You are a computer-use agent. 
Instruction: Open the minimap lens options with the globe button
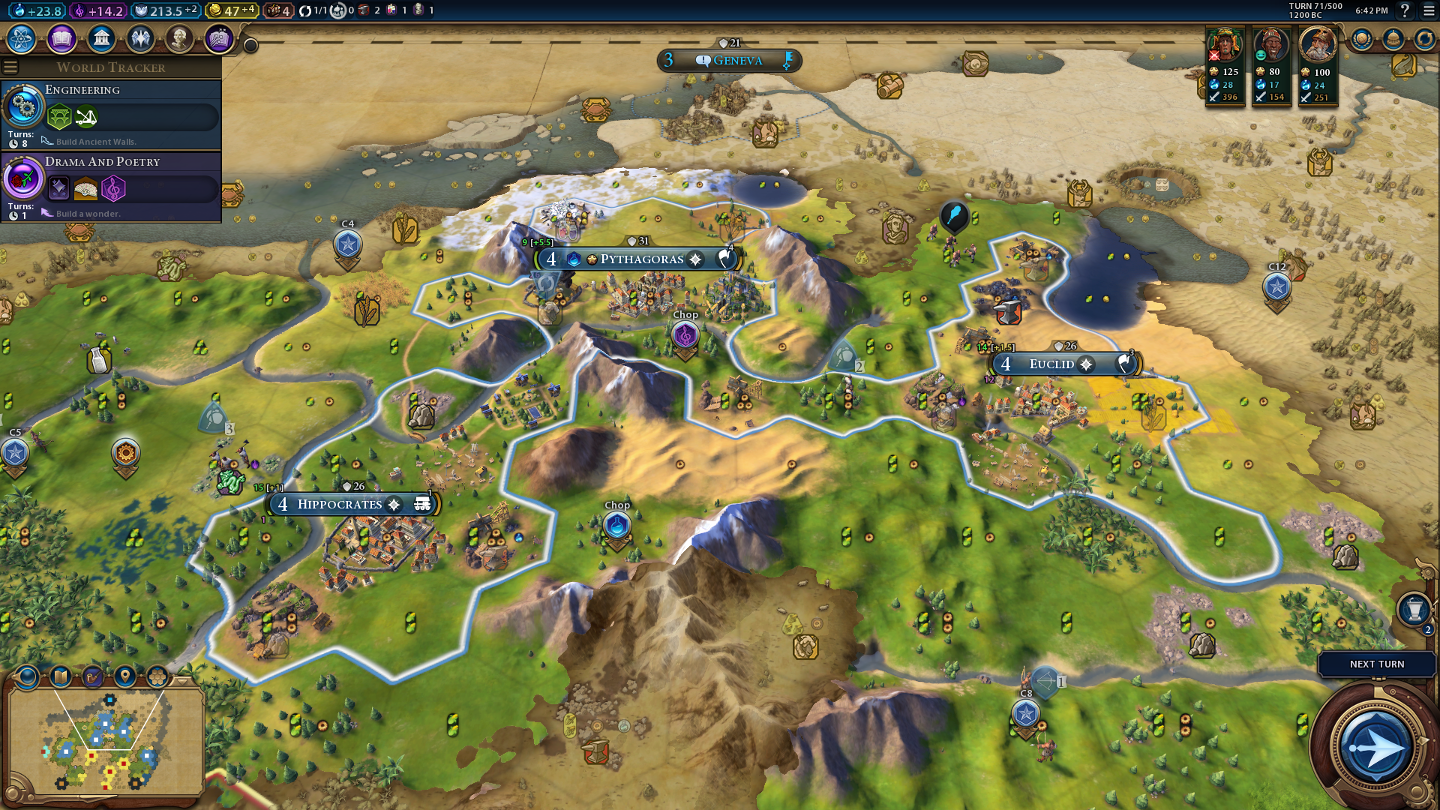27,676
